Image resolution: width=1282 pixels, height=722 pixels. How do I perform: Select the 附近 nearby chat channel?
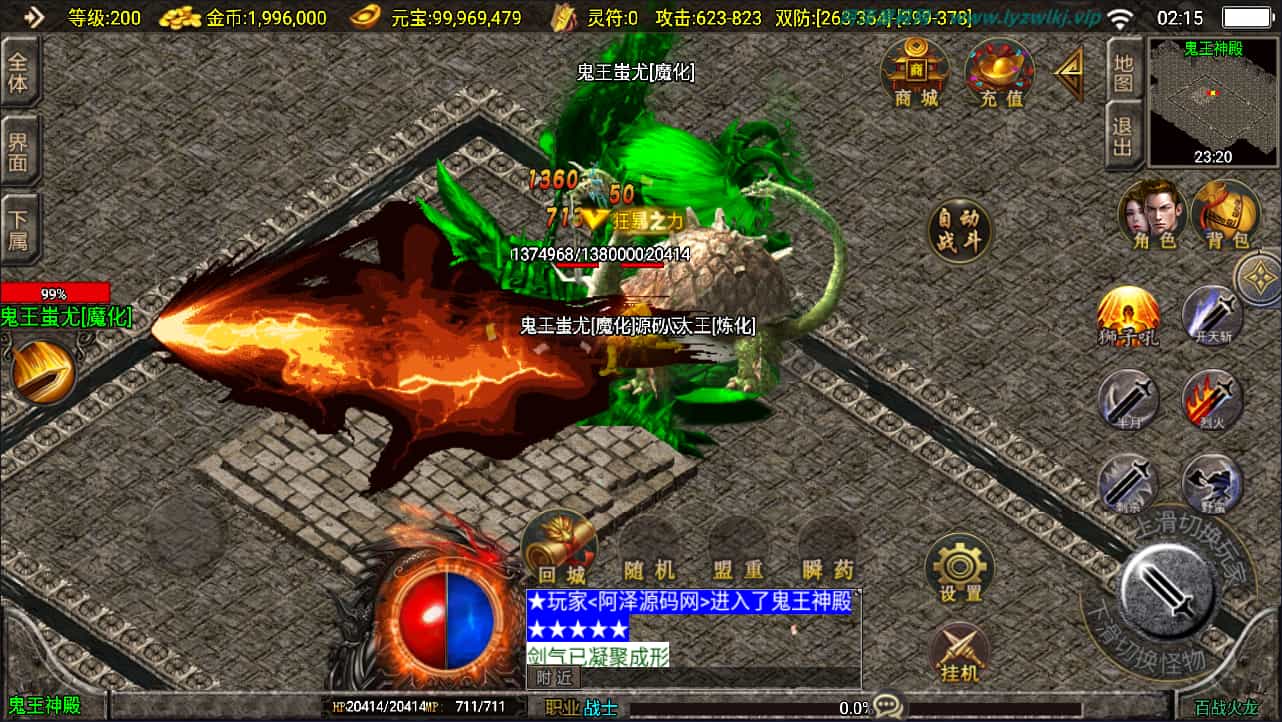click(x=553, y=677)
